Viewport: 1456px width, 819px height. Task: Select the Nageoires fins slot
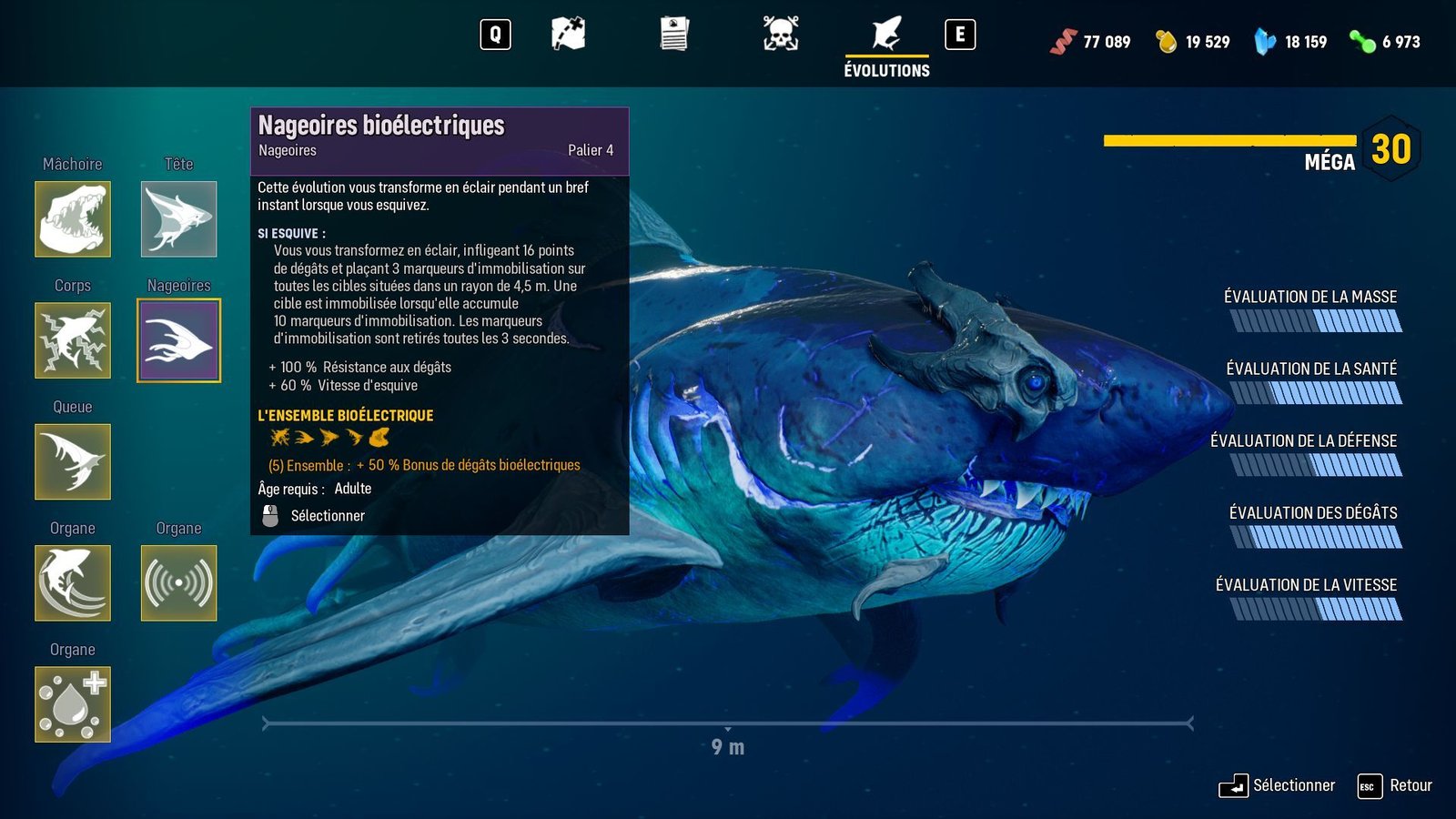click(178, 340)
